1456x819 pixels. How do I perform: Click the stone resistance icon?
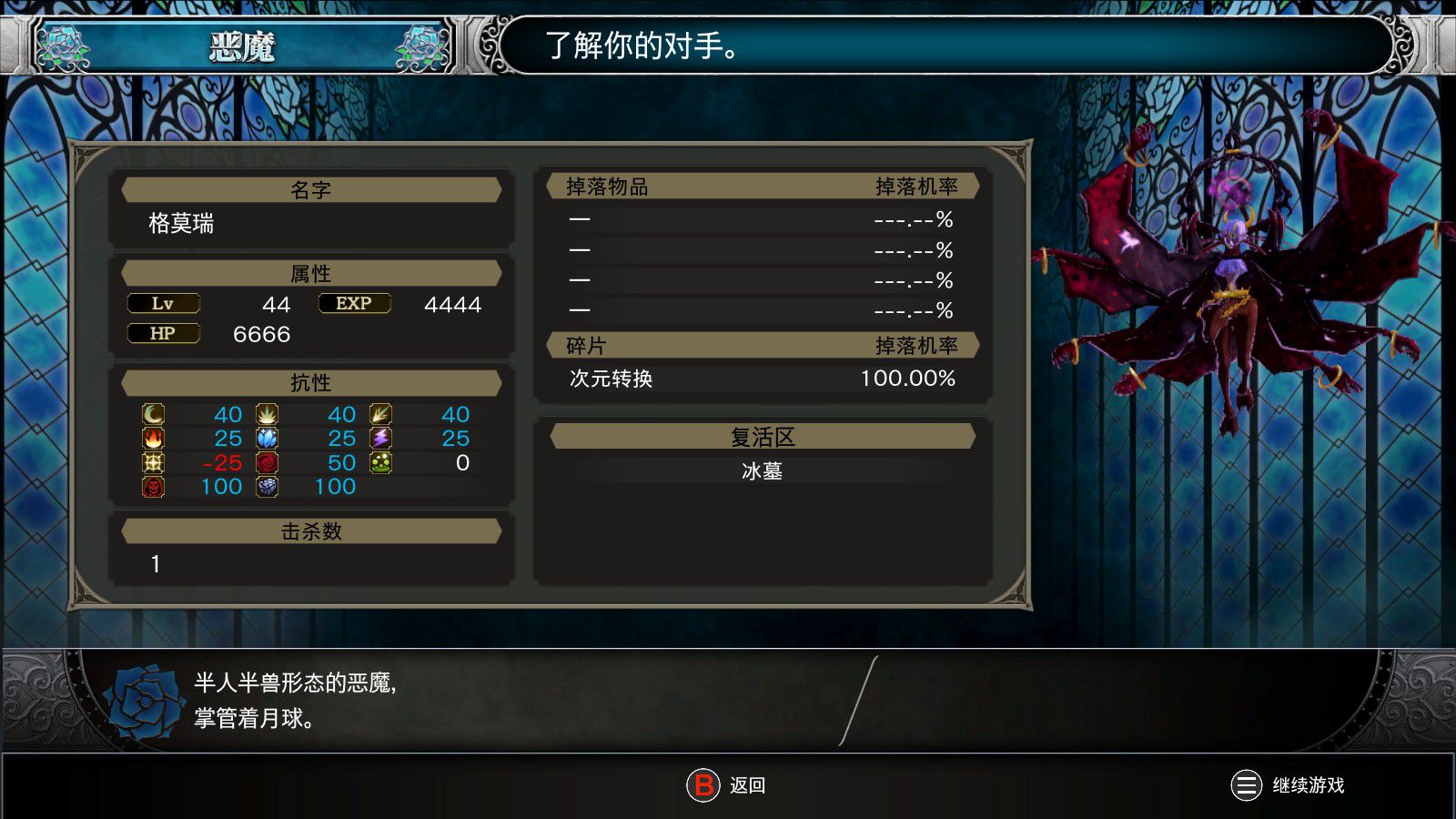coord(267,486)
